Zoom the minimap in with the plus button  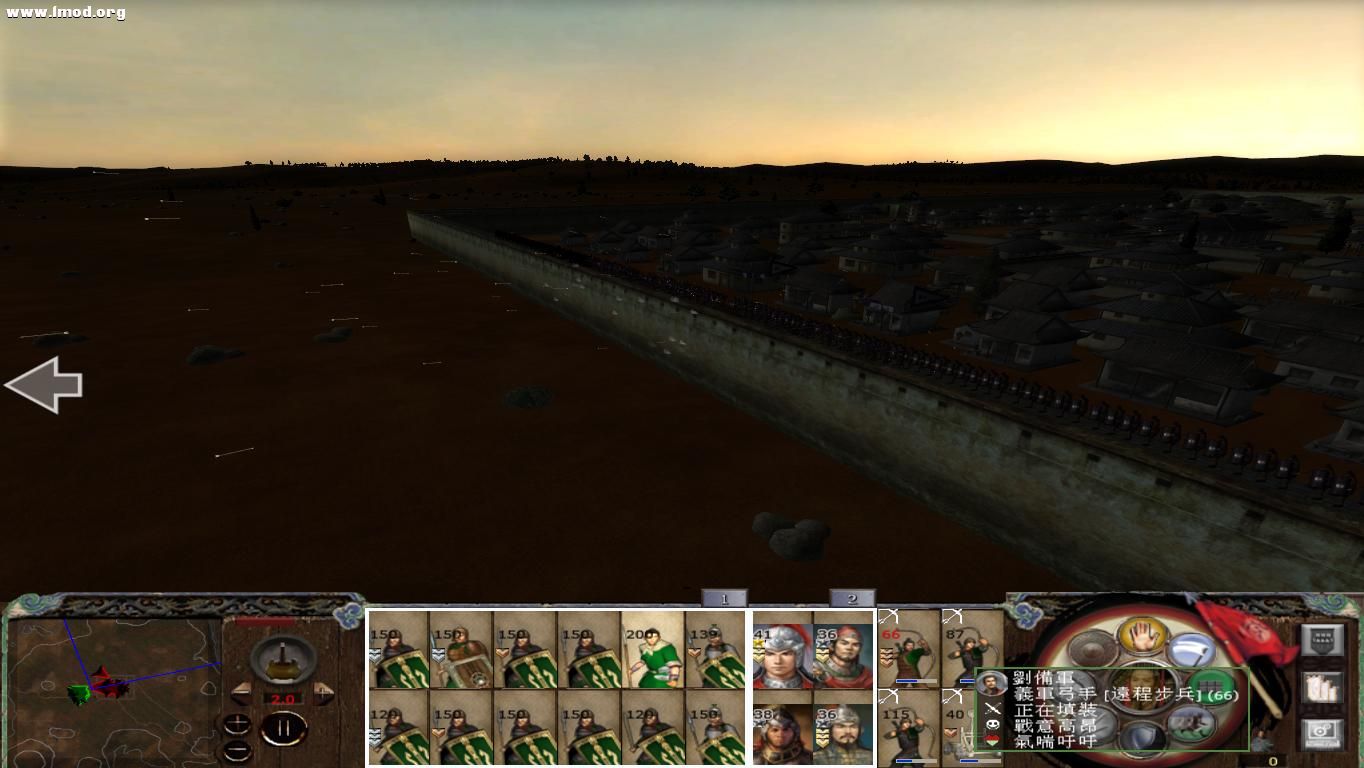[237, 722]
